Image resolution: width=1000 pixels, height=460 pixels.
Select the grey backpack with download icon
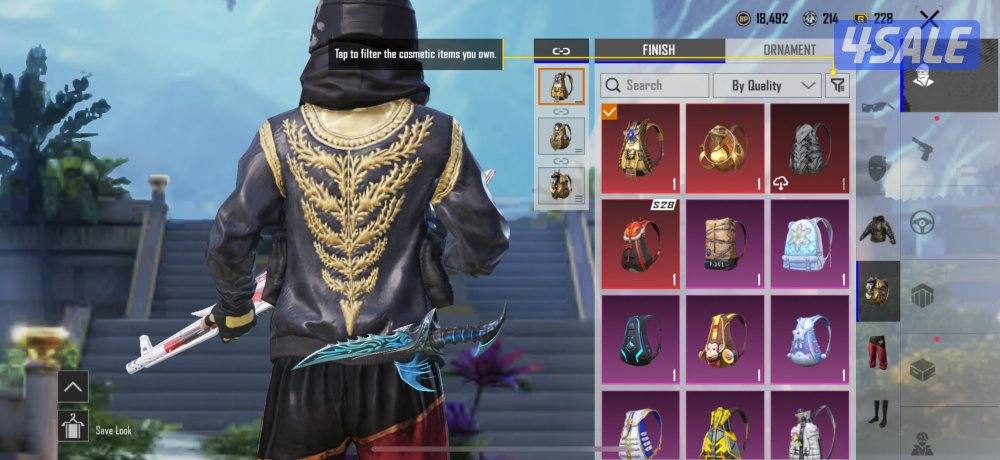coord(809,148)
